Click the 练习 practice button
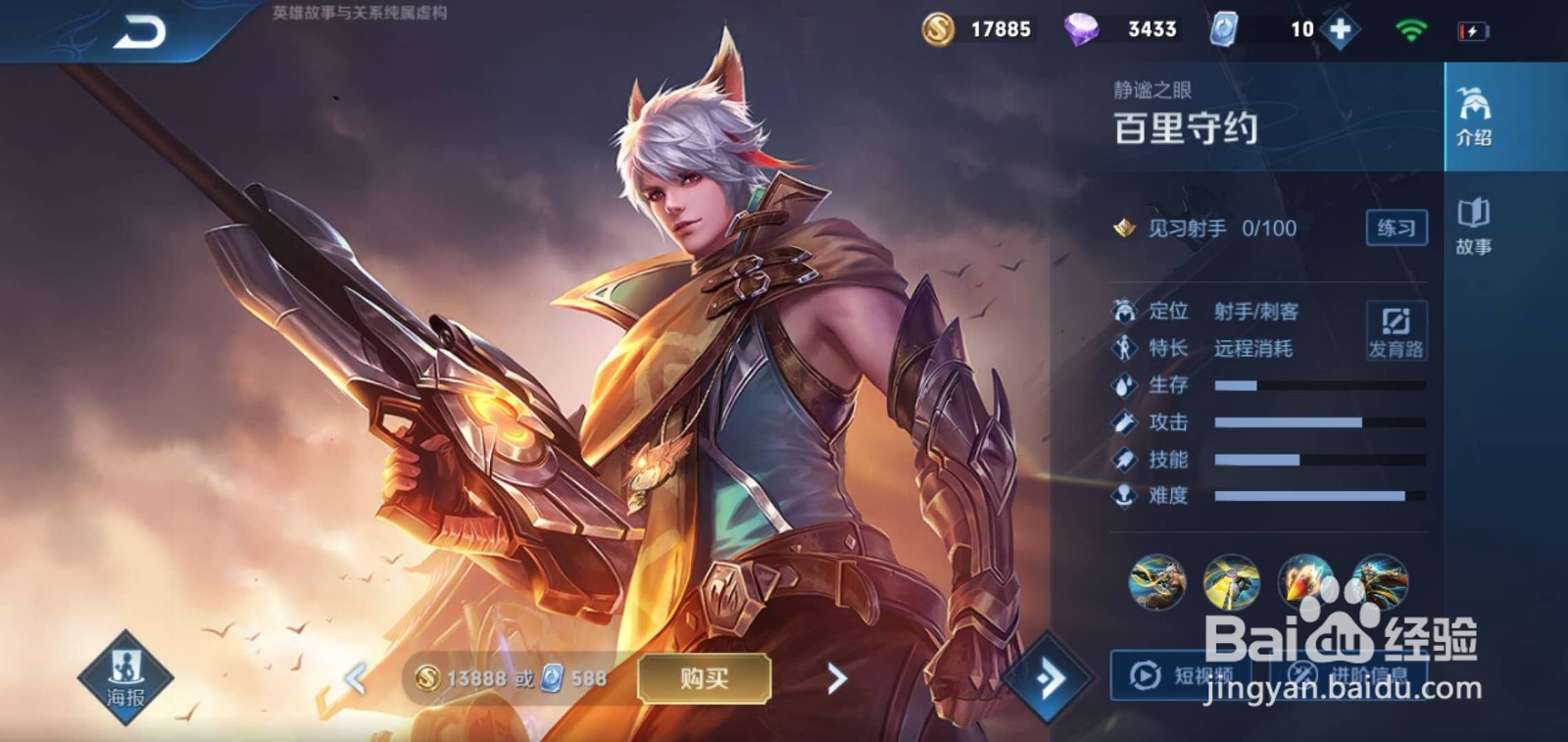 tap(1399, 227)
